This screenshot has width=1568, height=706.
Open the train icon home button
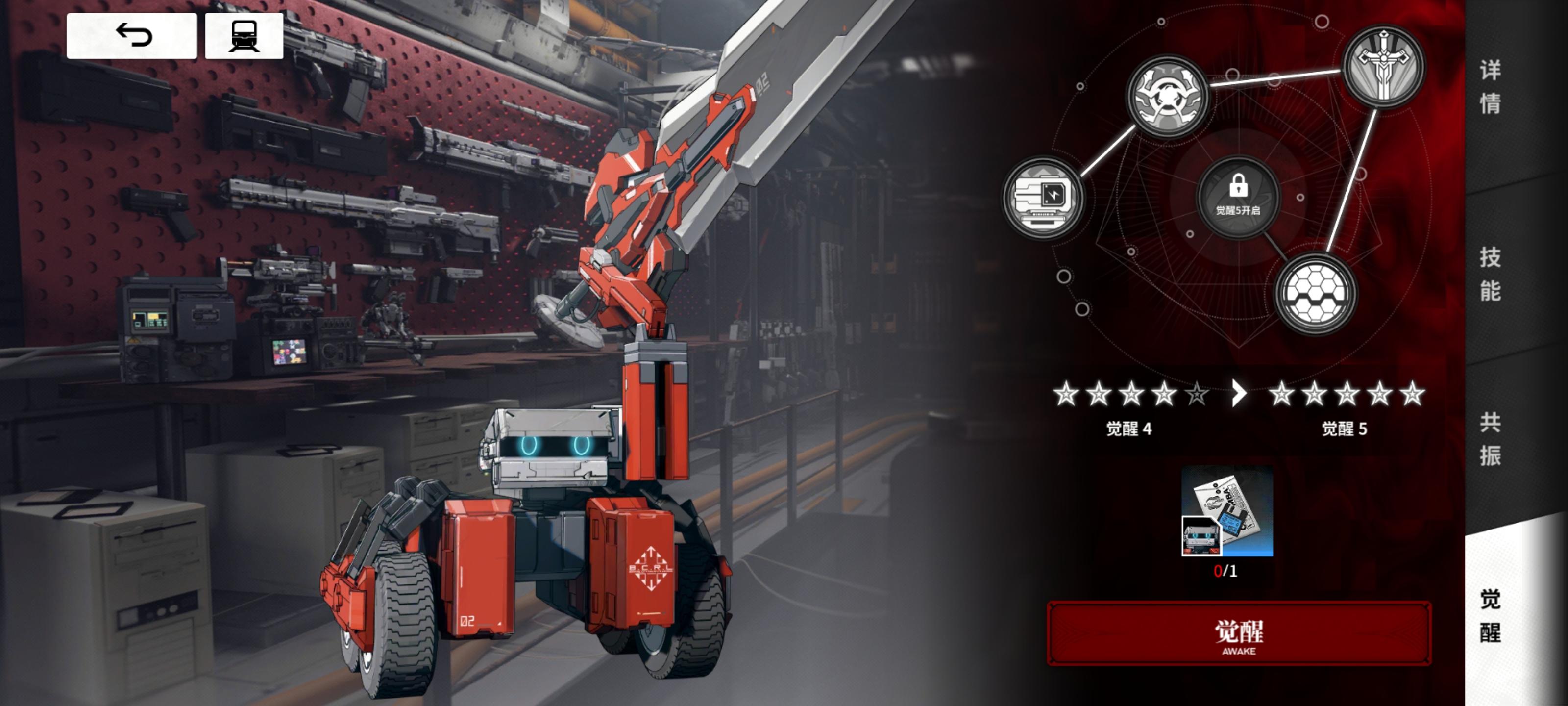pos(244,36)
